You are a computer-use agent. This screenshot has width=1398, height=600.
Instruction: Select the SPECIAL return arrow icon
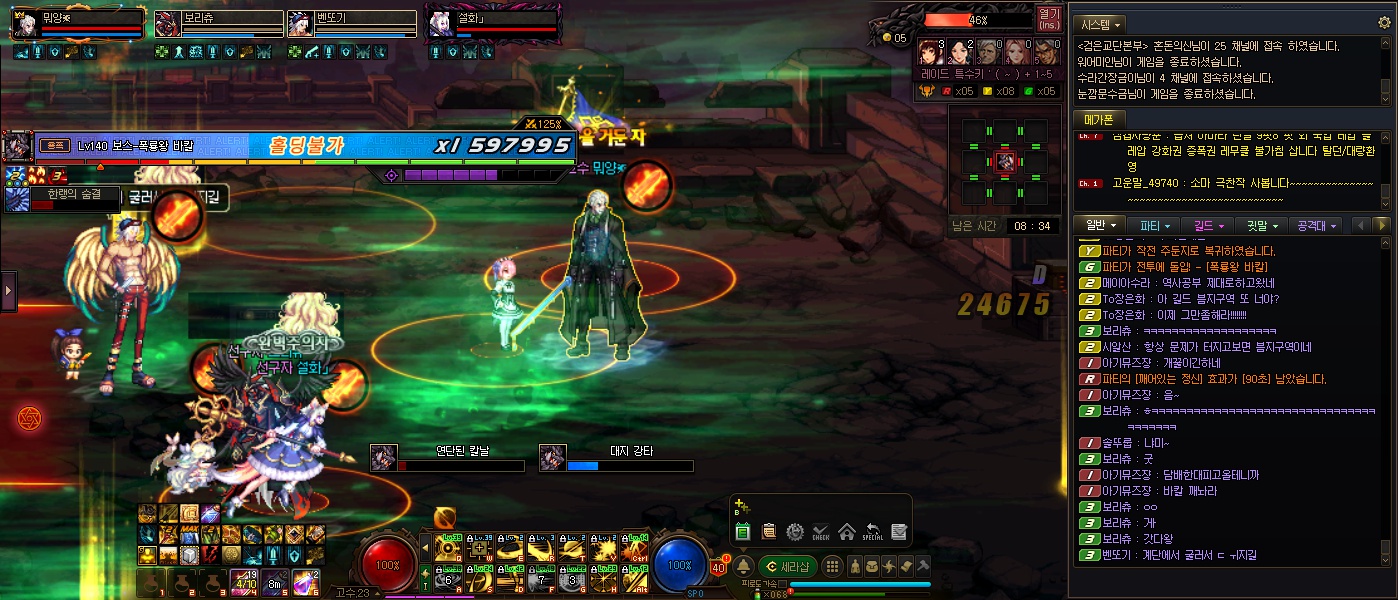point(873,532)
